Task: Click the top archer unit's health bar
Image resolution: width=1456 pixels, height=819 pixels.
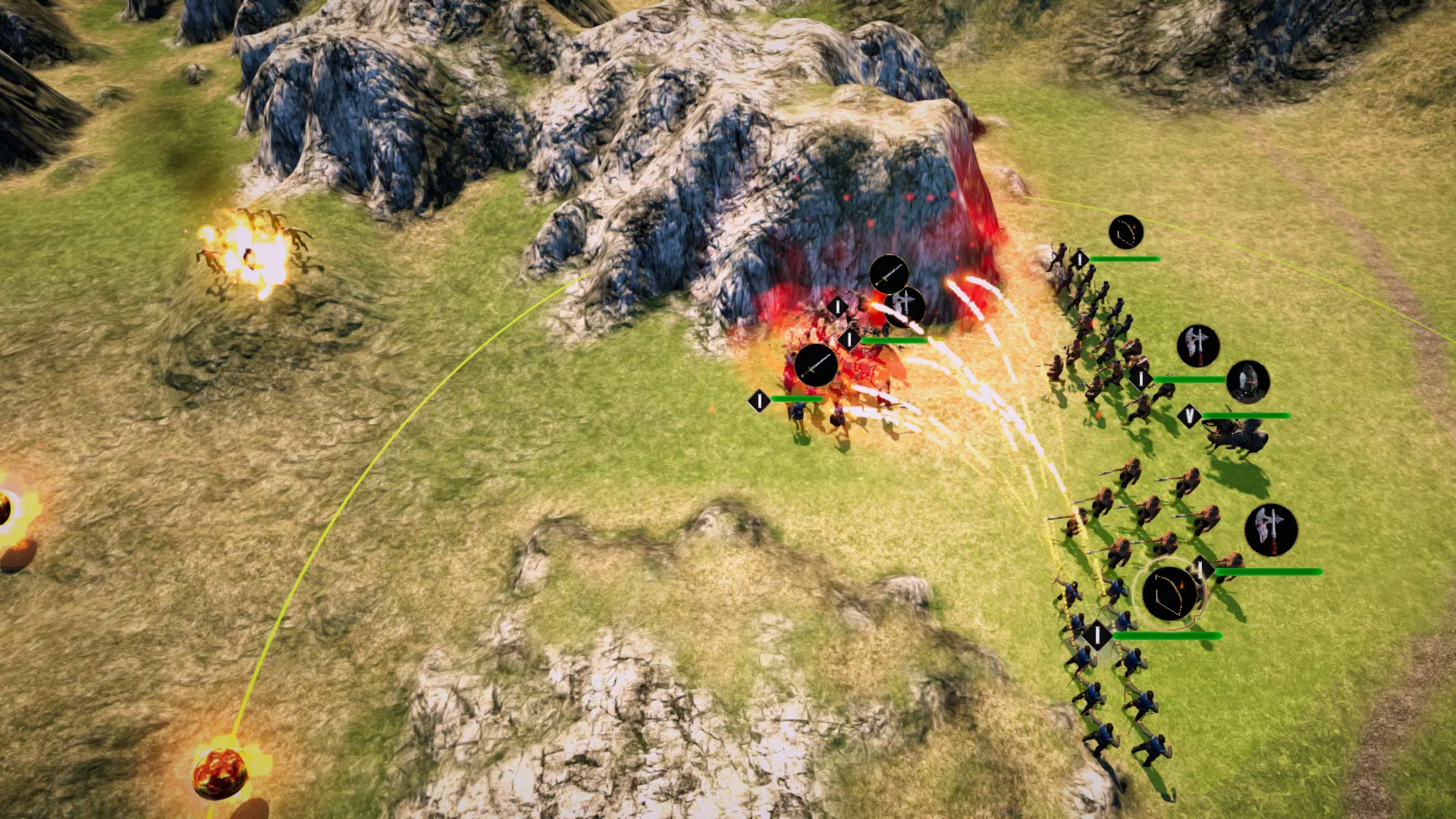Action: click(x=1125, y=259)
